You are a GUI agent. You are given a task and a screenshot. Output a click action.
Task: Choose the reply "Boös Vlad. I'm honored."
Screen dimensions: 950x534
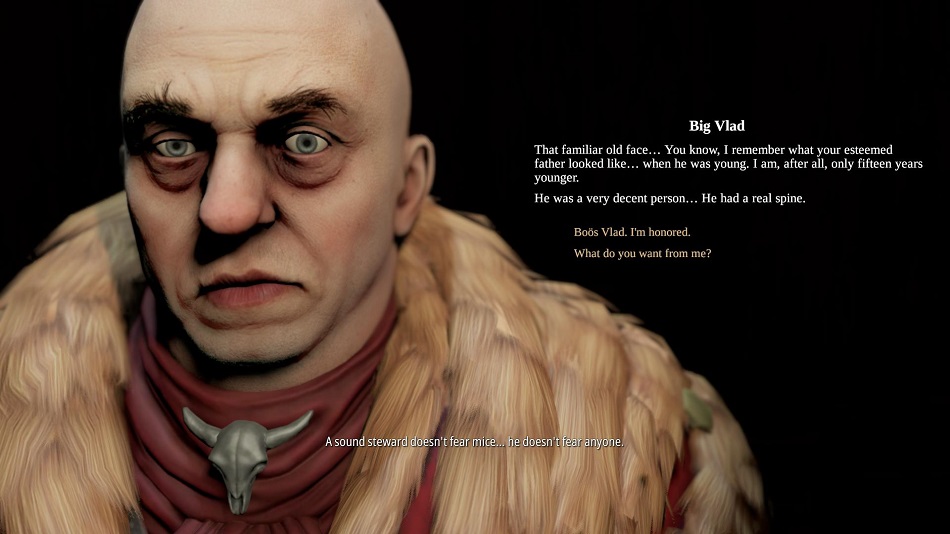[x=632, y=232]
